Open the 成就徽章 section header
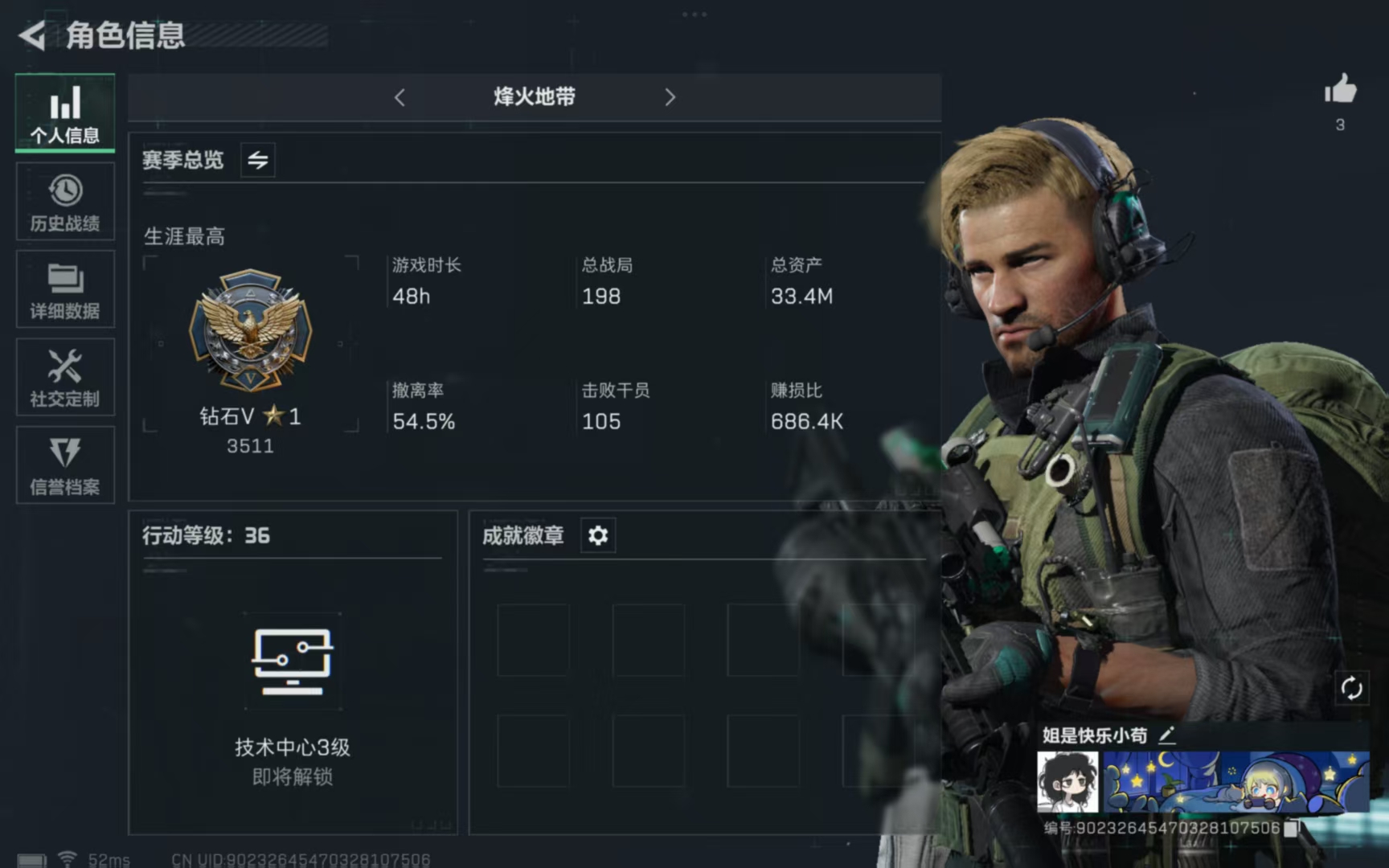 [522, 535]
